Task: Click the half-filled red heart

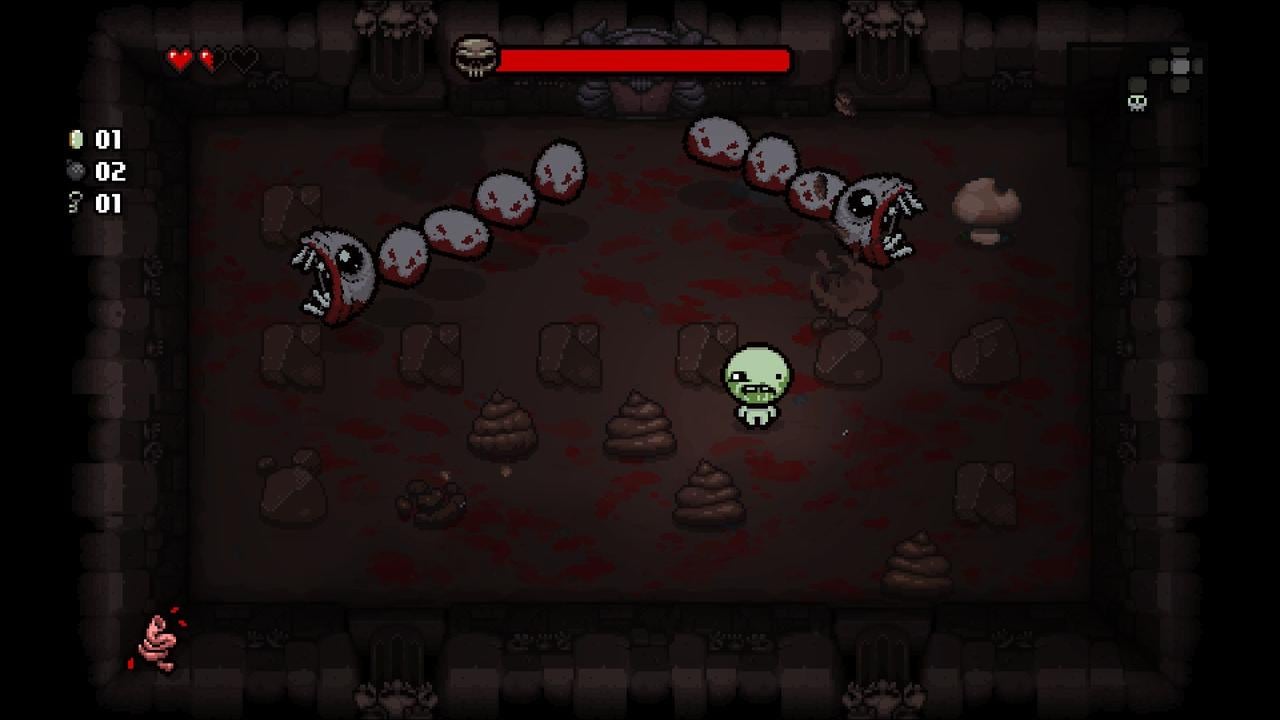Action: [x=210, y=58]
